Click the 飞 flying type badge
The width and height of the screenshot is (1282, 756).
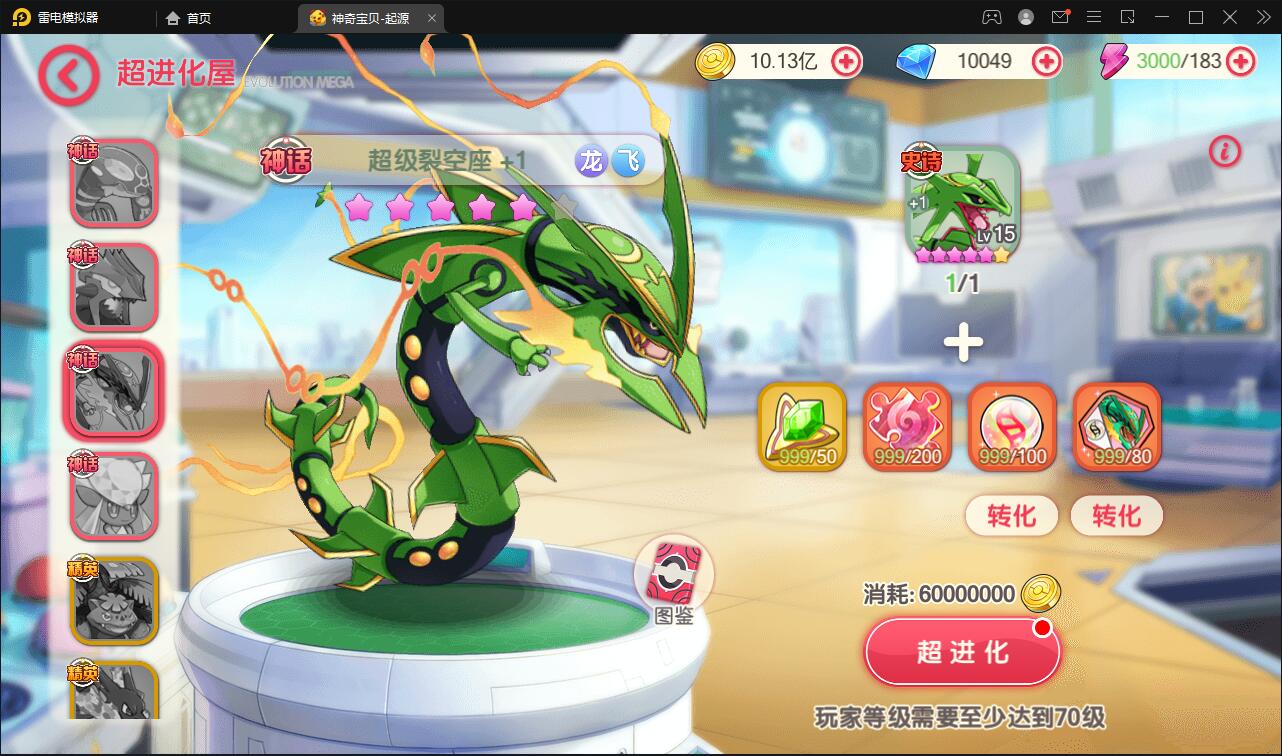tap(629, 160)
